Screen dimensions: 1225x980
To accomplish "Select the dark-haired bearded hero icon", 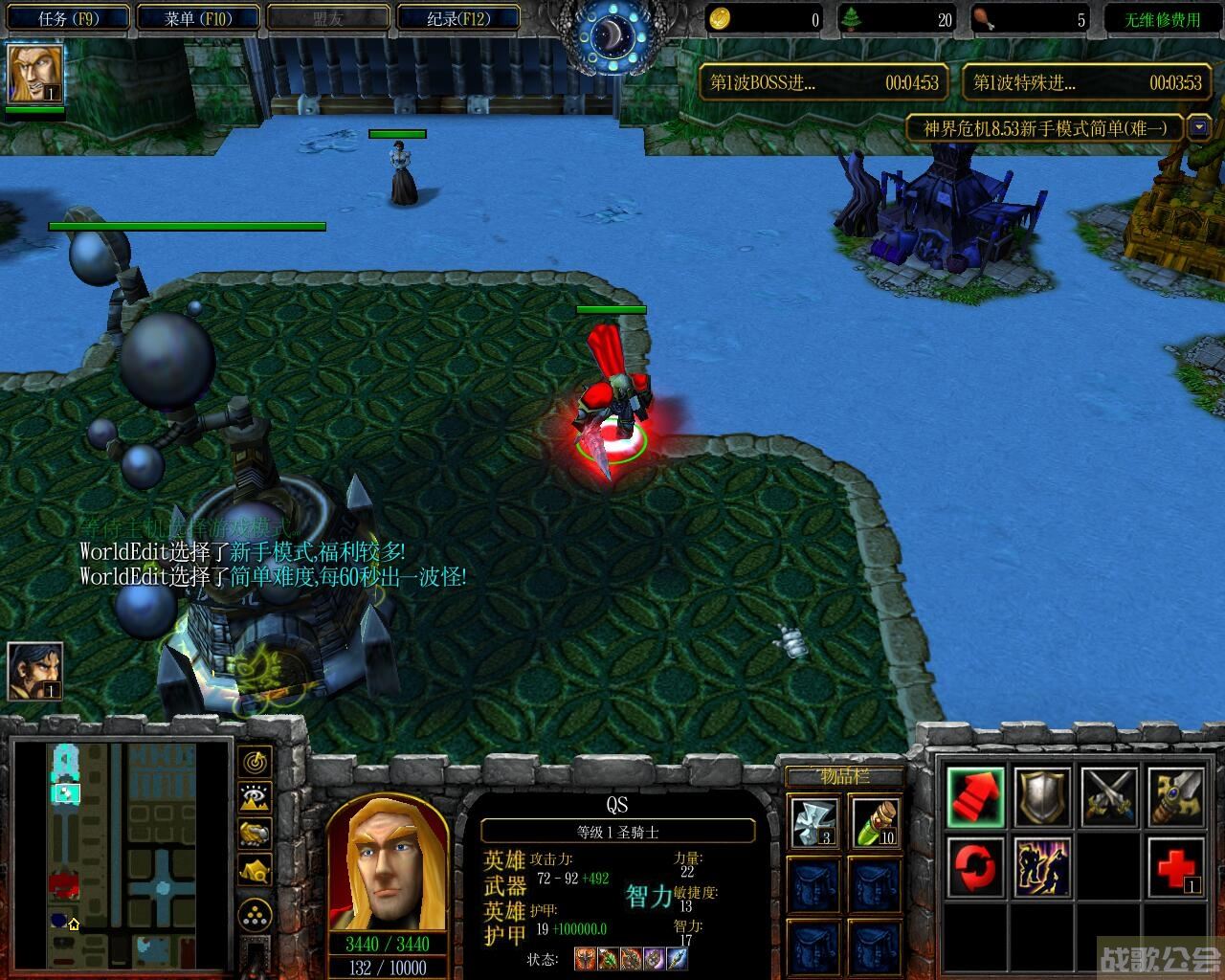I will coord(35,671).
